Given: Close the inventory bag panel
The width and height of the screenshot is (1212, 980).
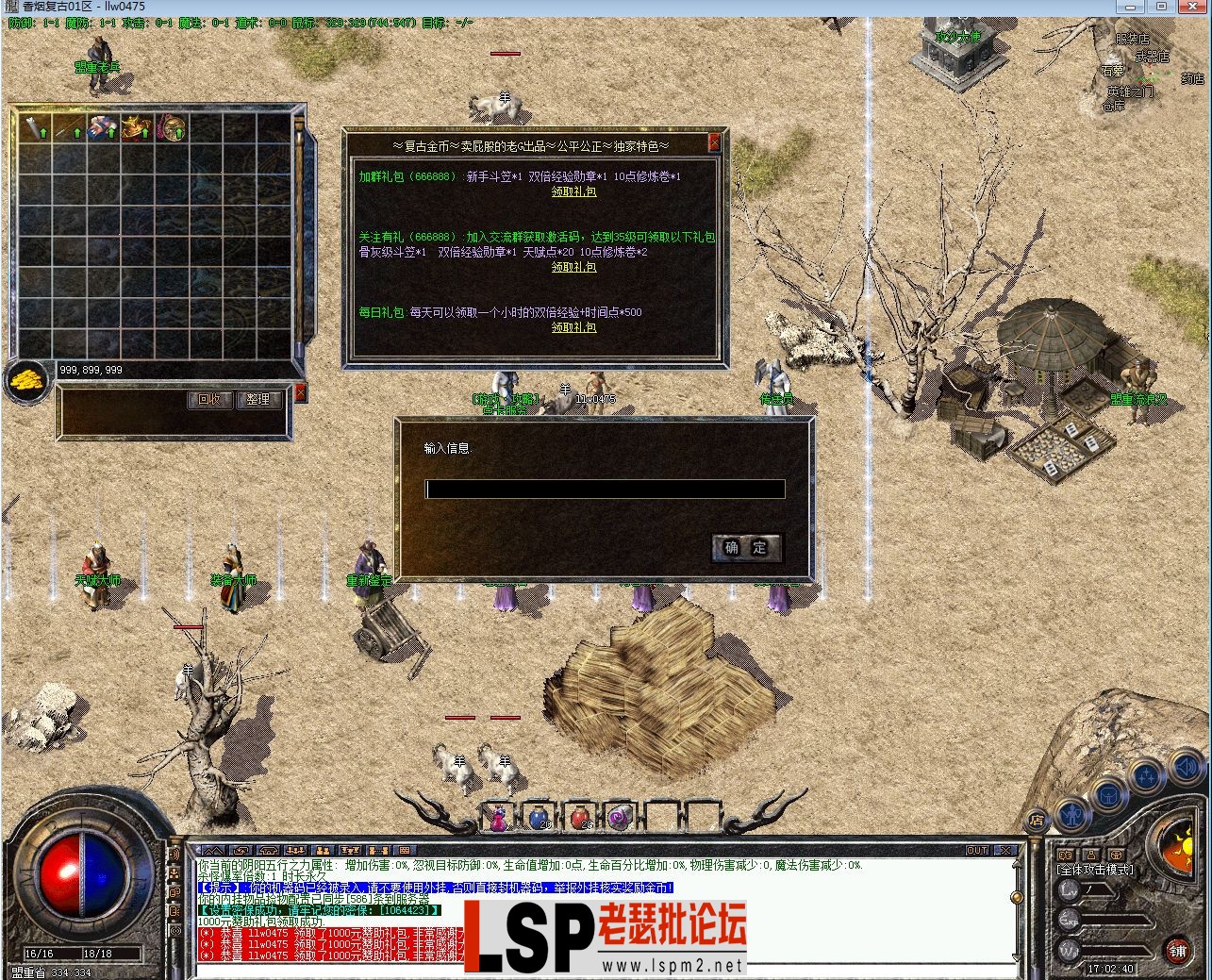Looking at the screenshot, I should [x=301, y=392].
